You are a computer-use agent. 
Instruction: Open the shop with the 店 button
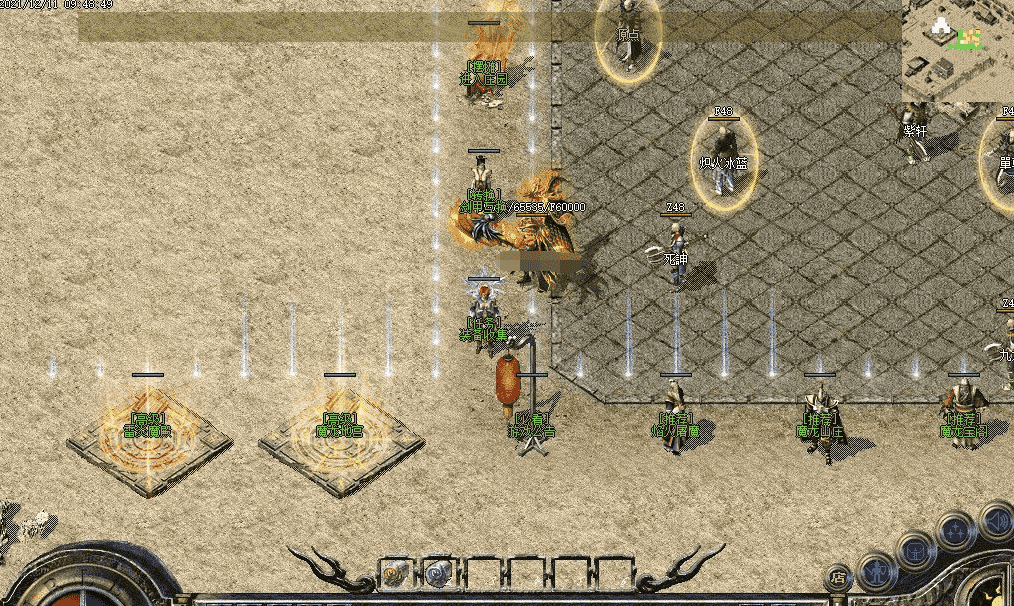tap(839, 577)
